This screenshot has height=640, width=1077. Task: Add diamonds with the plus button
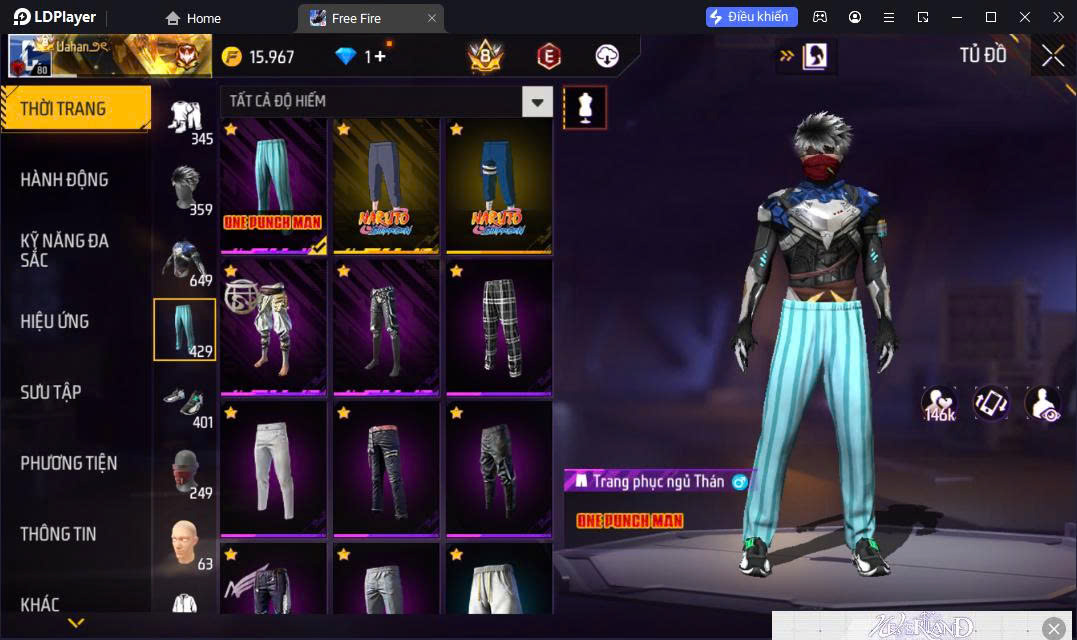coord(380,57)
